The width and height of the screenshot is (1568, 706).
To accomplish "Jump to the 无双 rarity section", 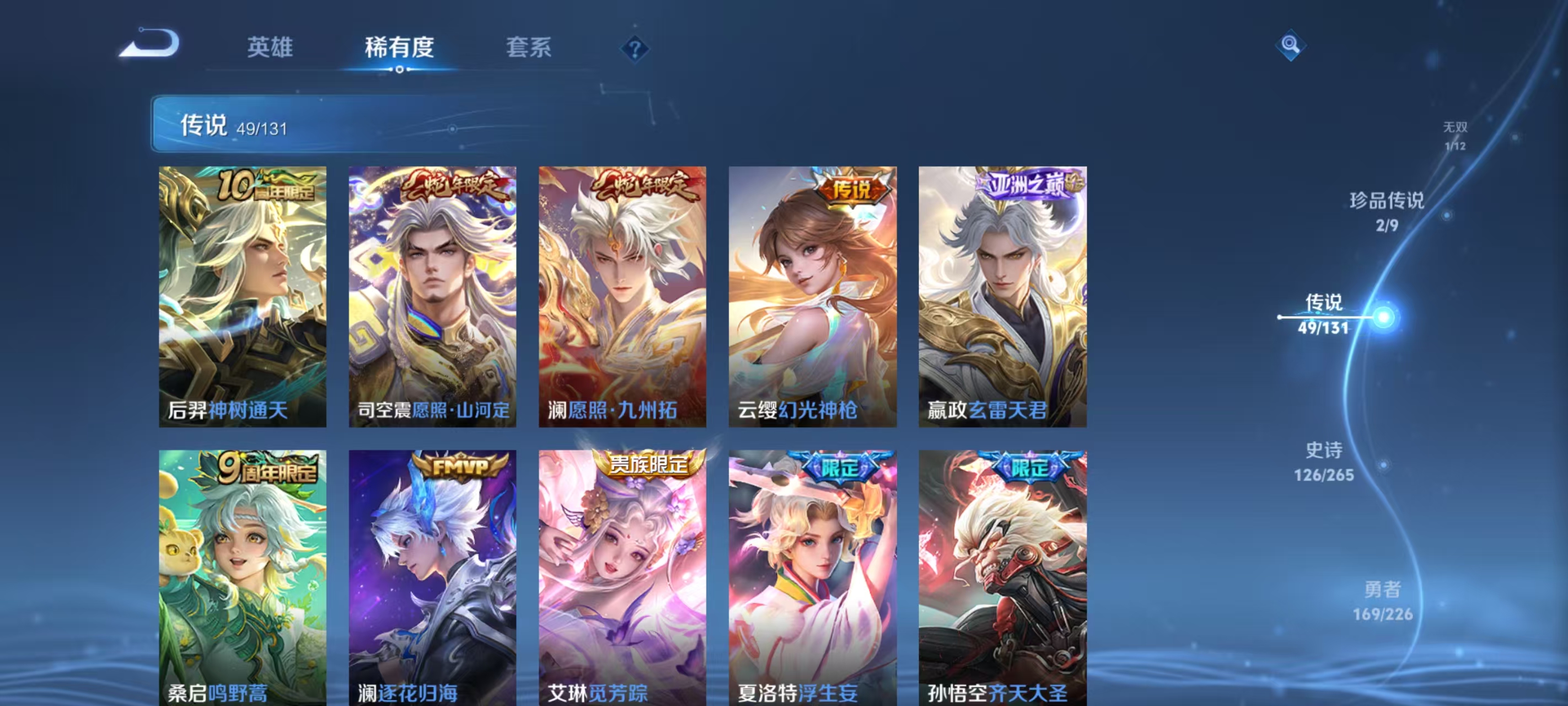I will [x=1457, y=135].
